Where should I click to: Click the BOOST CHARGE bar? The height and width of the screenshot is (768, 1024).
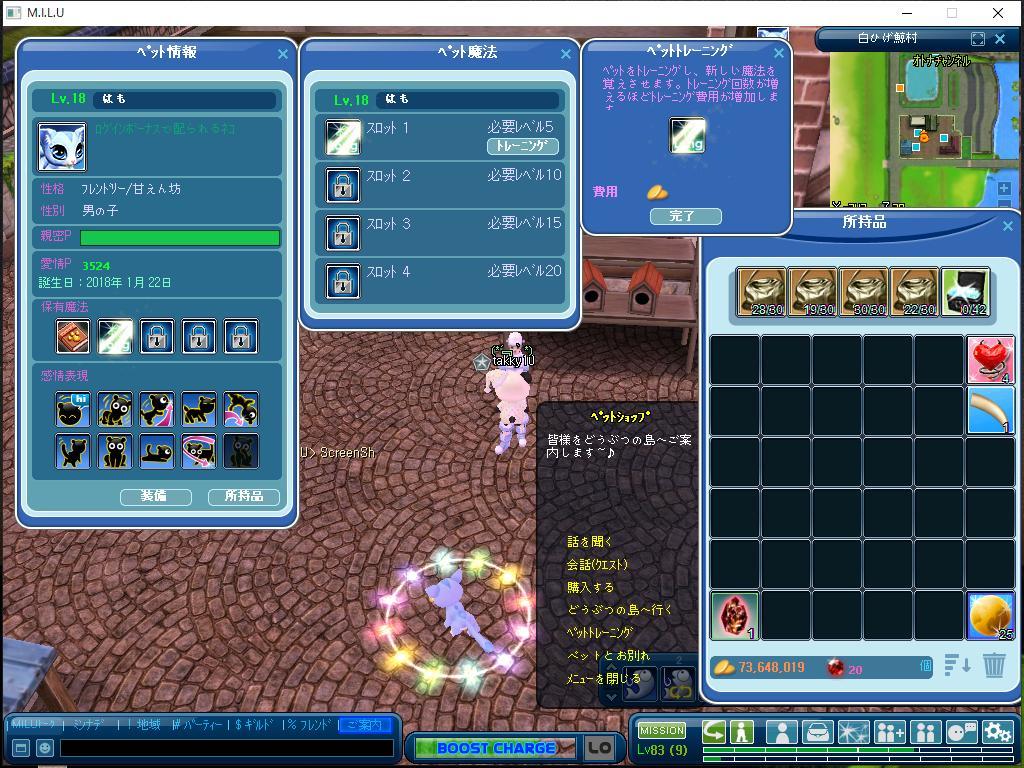(494, 748)
